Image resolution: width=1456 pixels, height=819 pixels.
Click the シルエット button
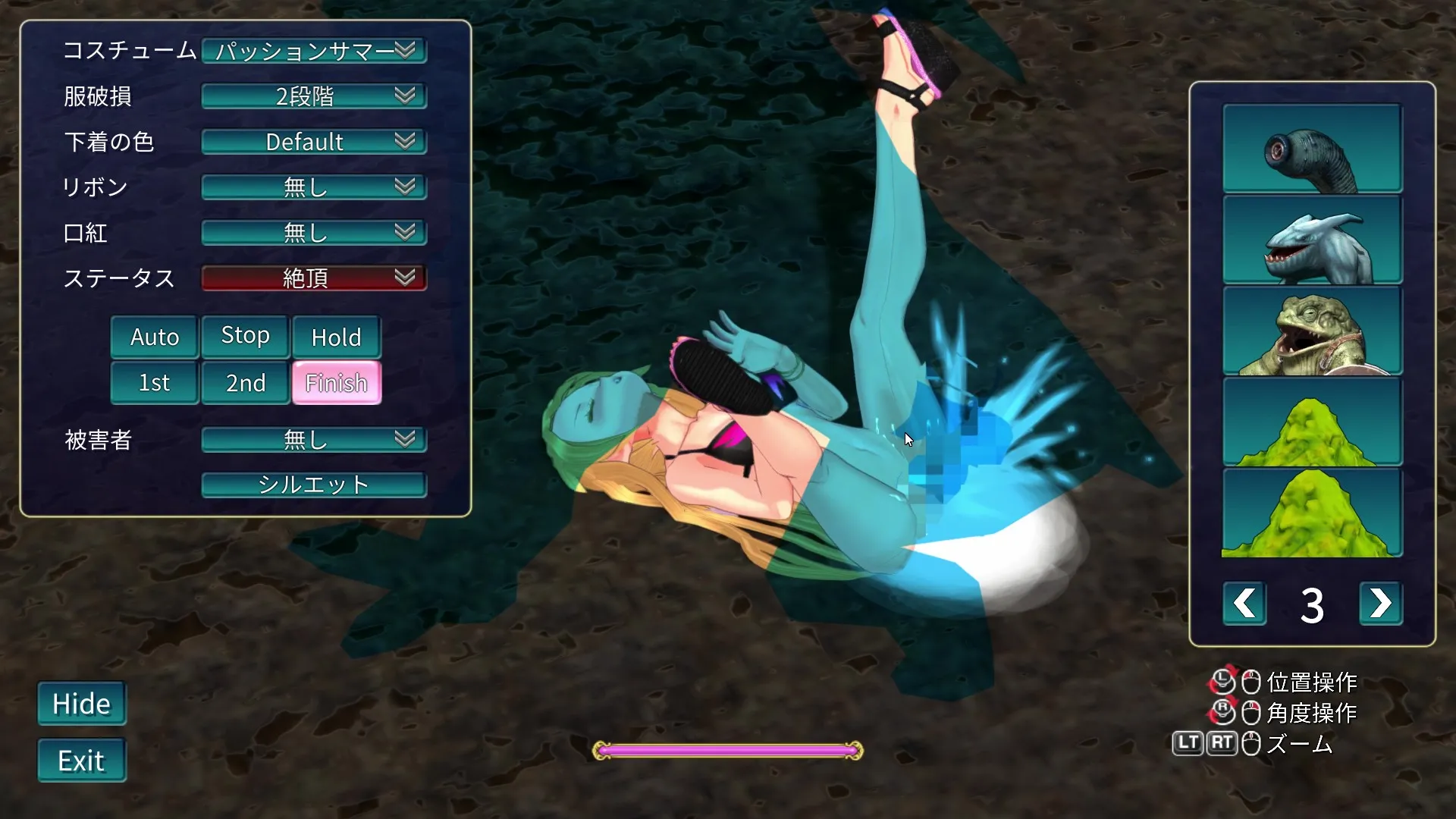pyautogui.click(x=314, y=485)
